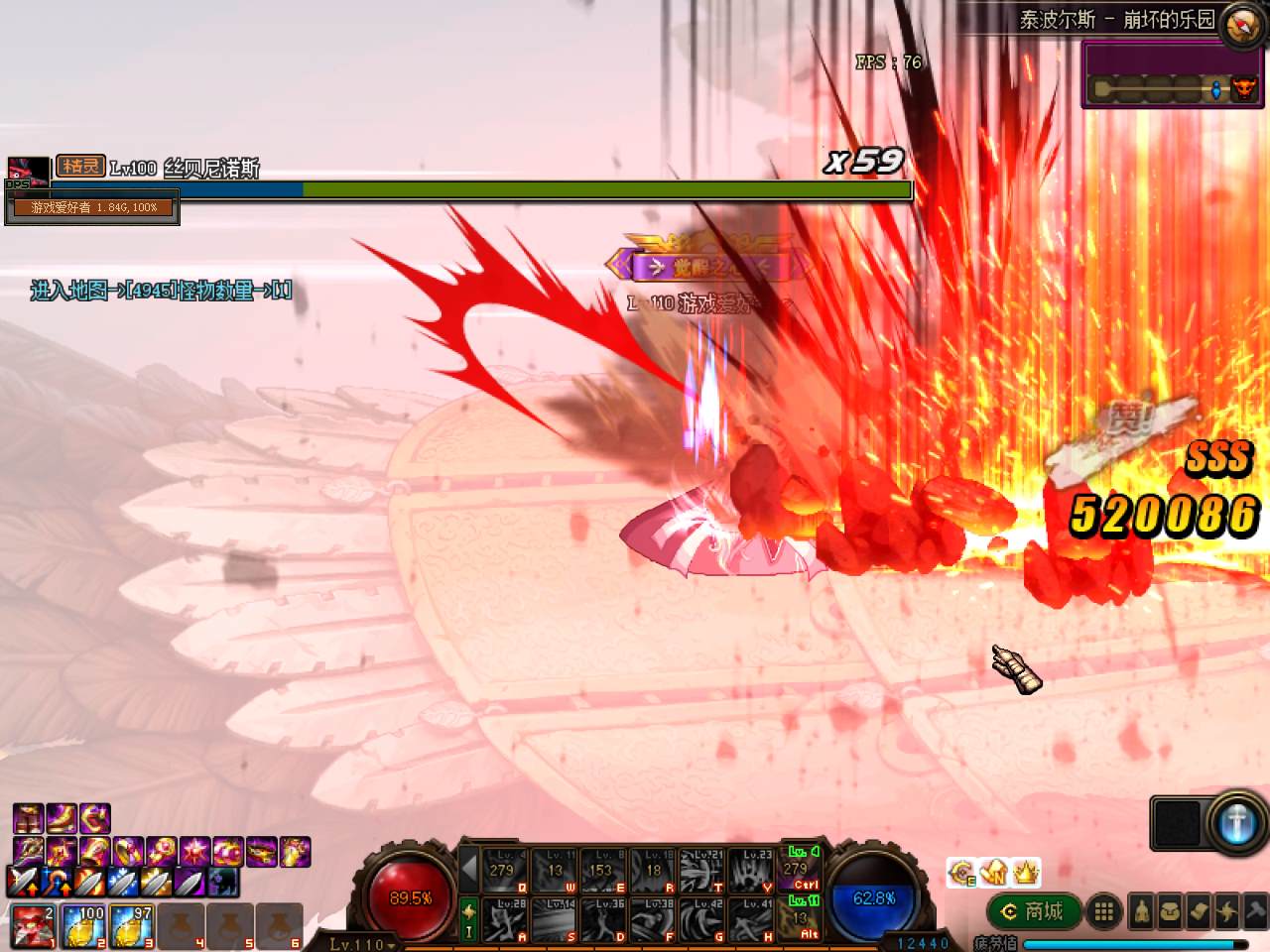Viewport: 1270px width, 952px height.
Task: Select the boss room on the minimap
Action: (1243, 89)
